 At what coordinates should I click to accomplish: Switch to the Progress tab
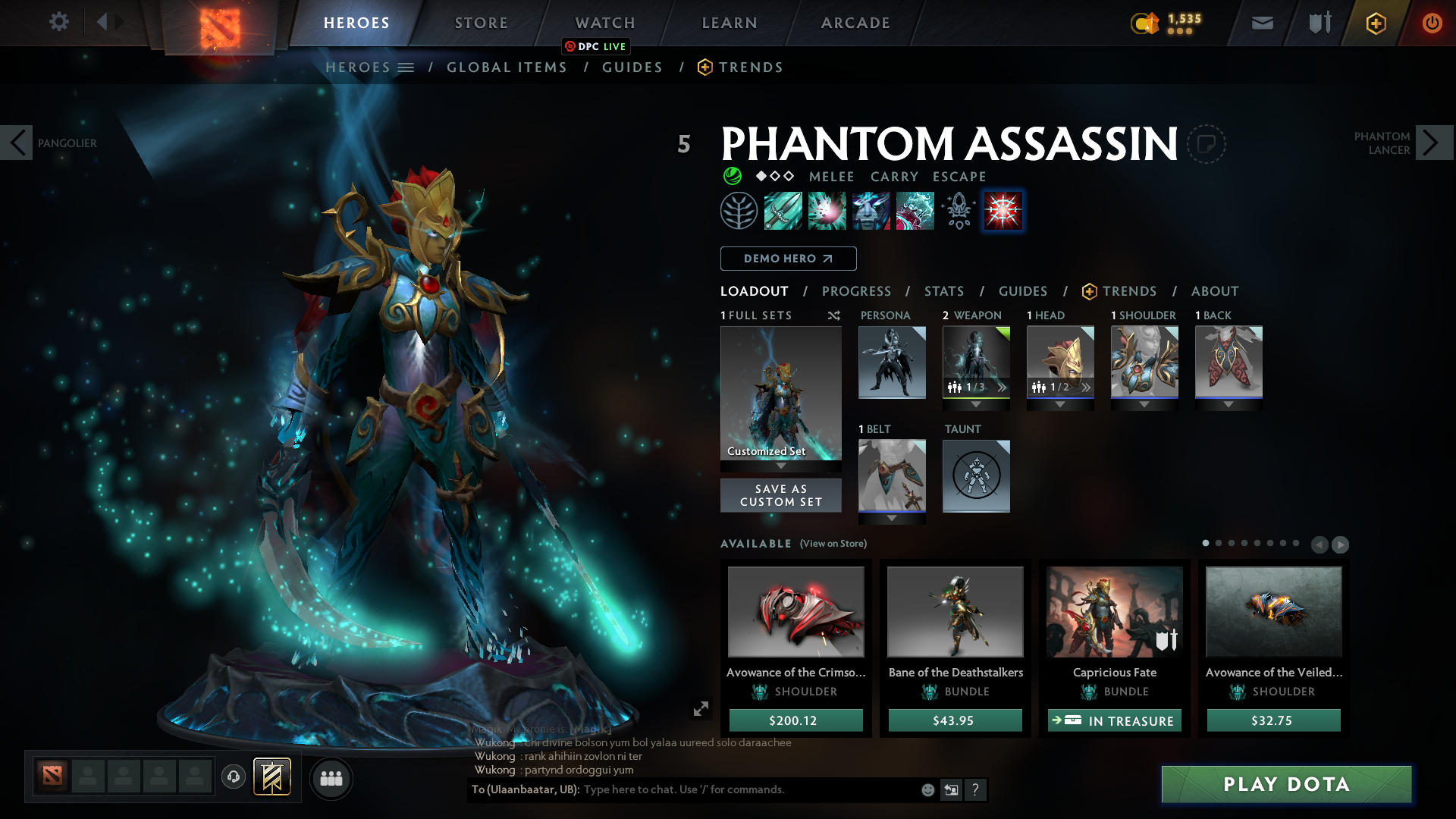pos(857,291)
